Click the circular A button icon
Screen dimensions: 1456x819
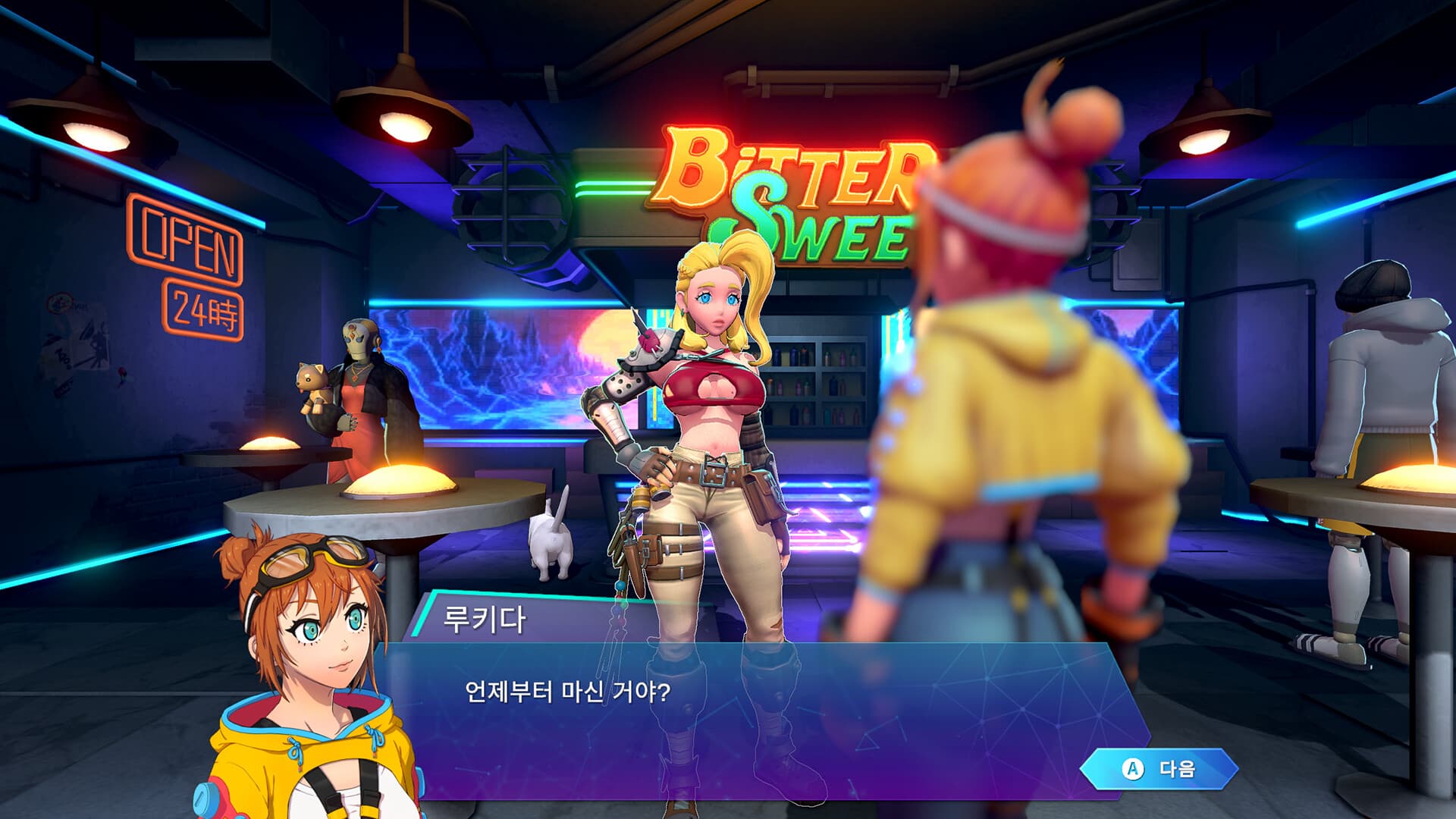pos(1134,770)
